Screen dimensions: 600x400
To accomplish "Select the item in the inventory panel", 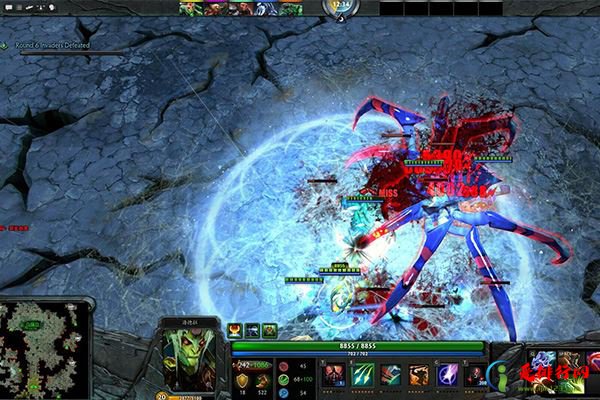I will click(544, 359).
